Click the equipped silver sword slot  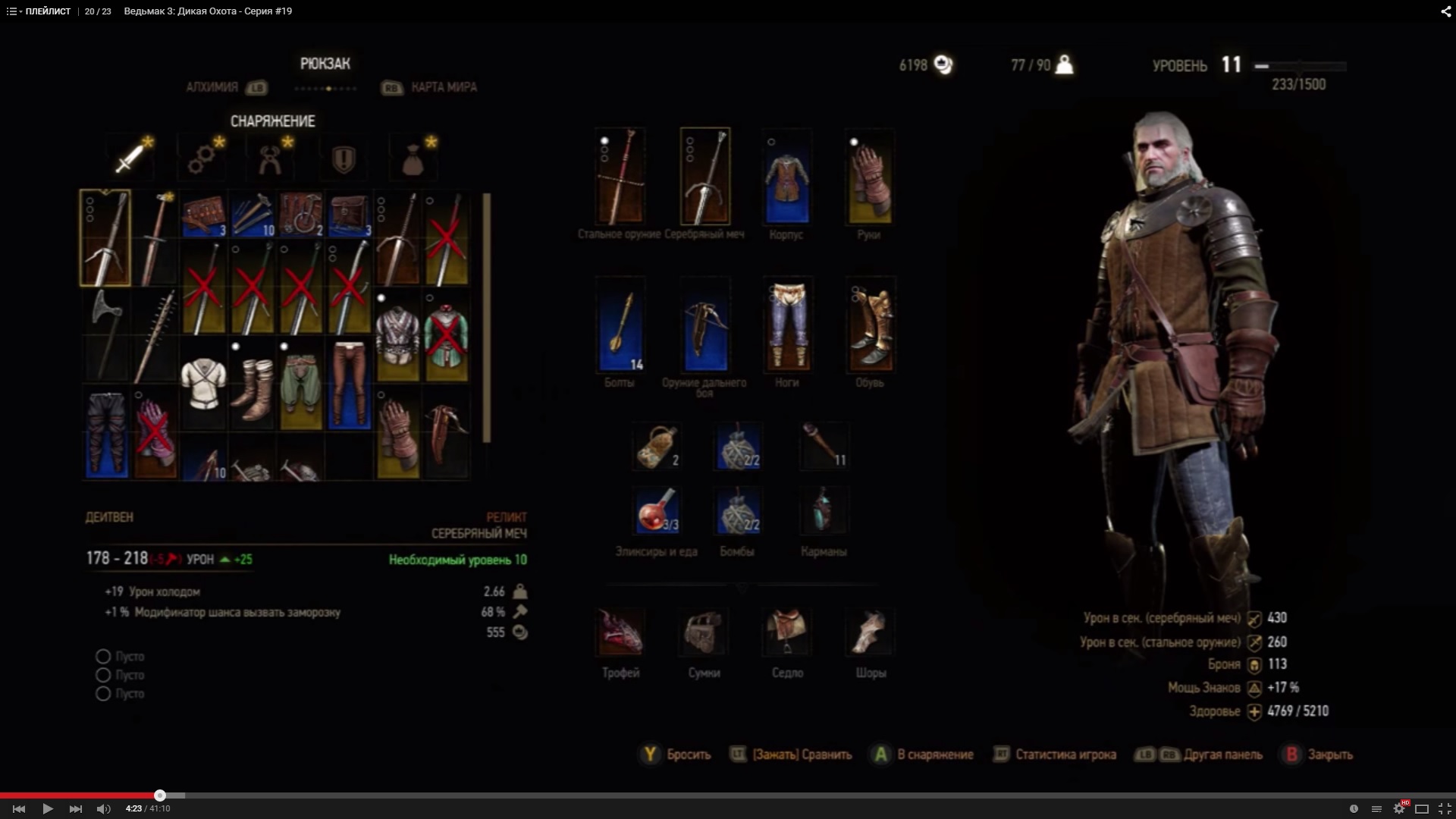pyautogui.click(x=705, y=177)
